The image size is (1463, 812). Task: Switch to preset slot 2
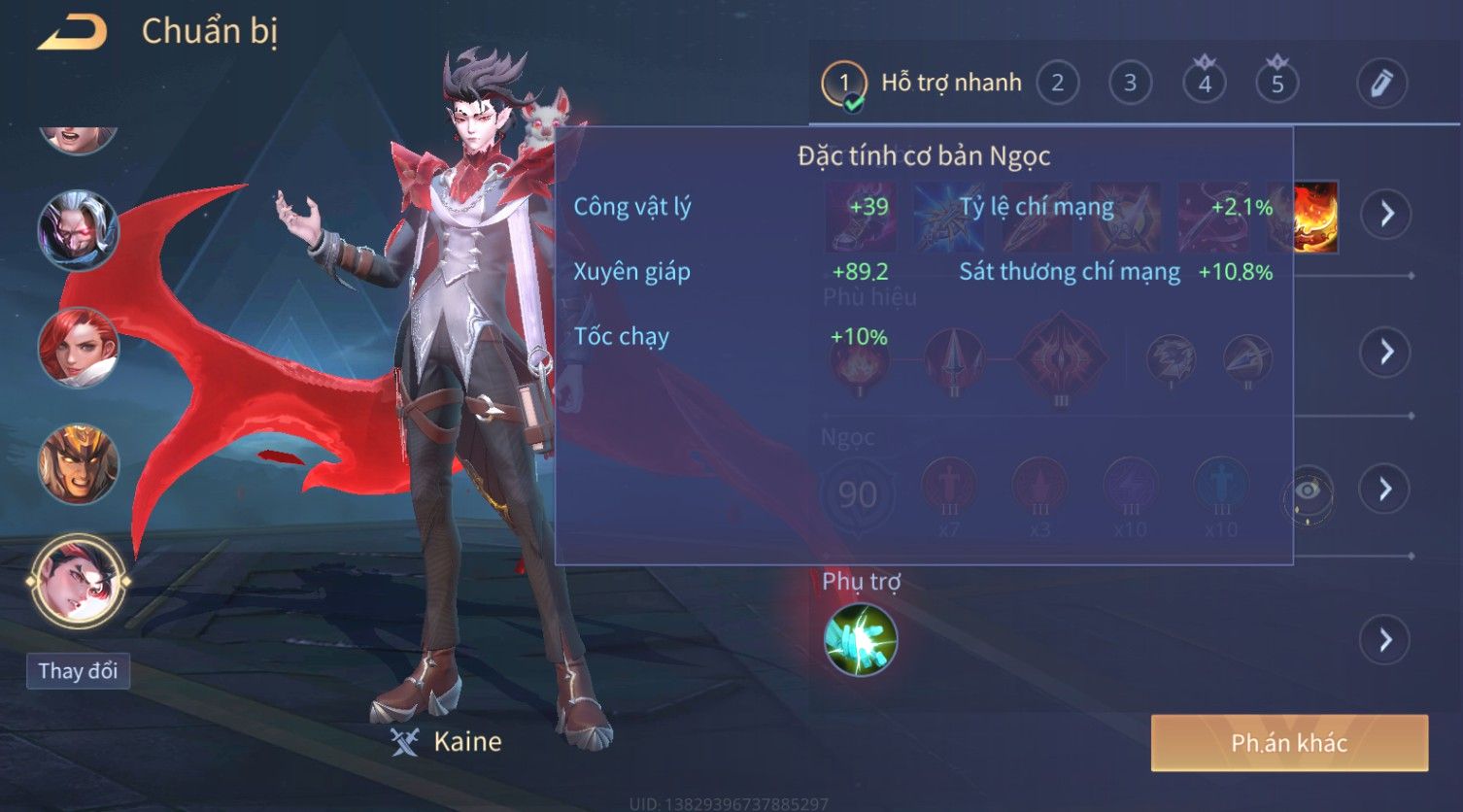[x=1057, y=84]
